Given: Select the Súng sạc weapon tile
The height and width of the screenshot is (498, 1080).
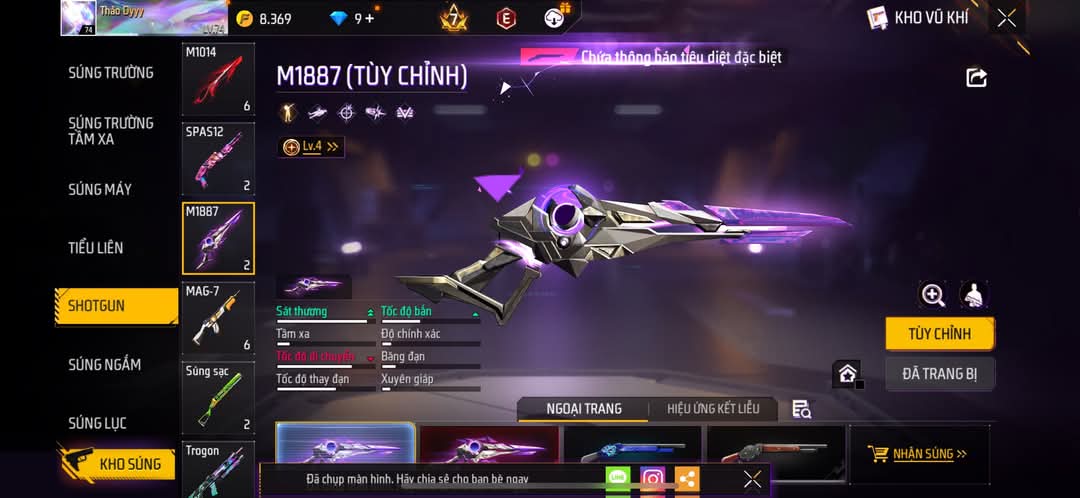Looking at the screenshot, I should (x=218, y=398).
